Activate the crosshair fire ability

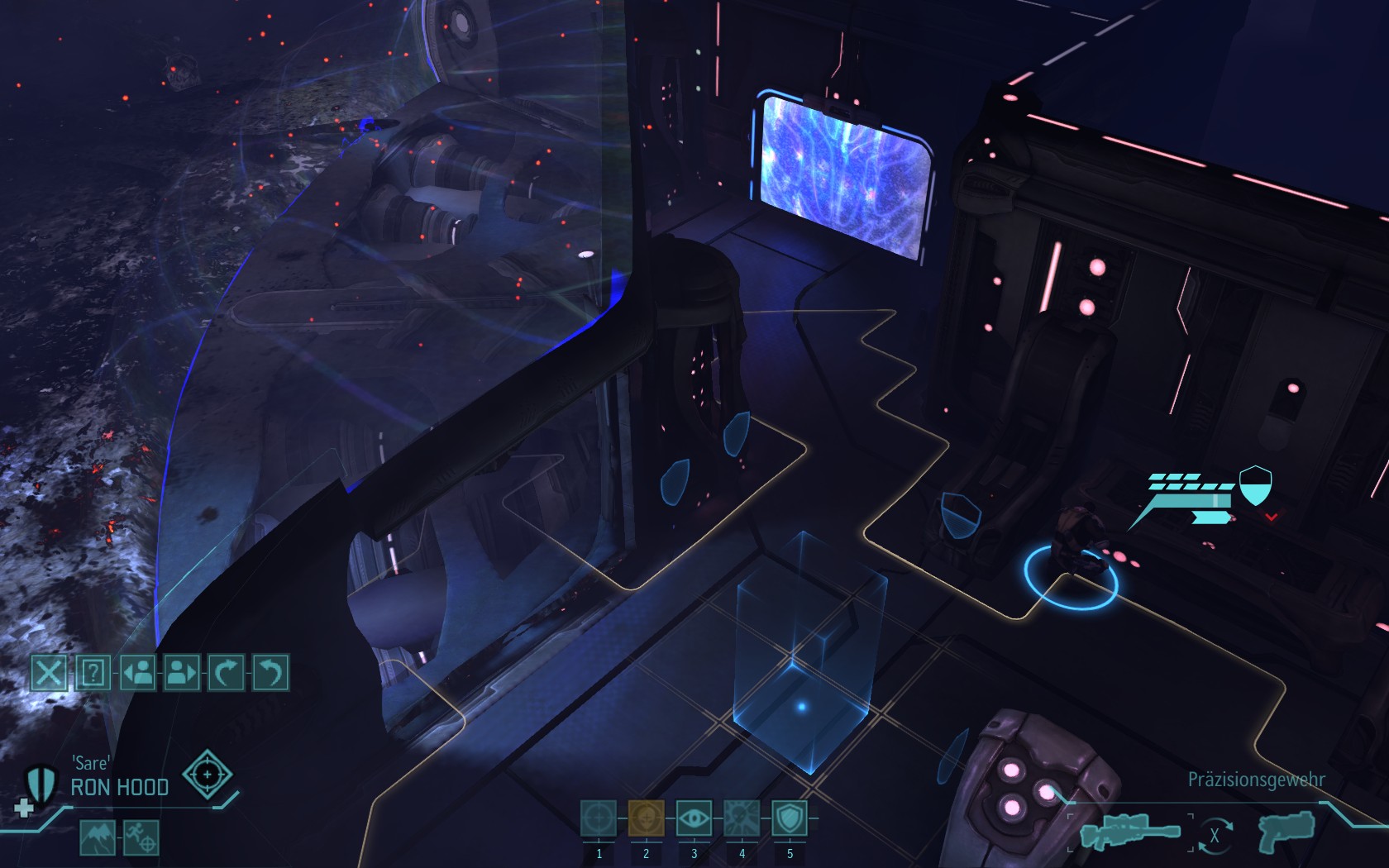pos(599,819)
